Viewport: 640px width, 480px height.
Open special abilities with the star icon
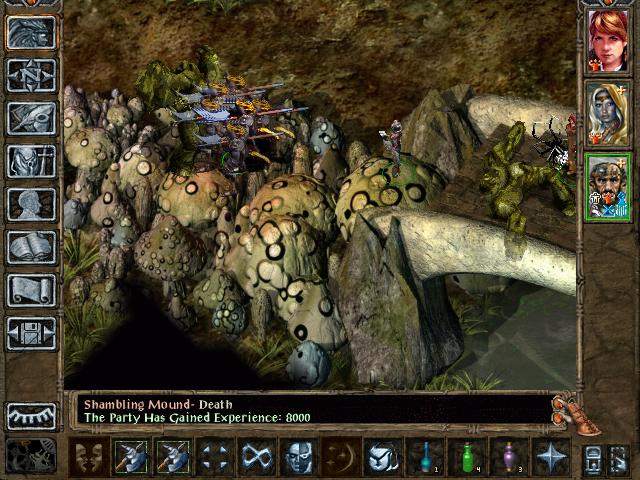pos(551,457)
